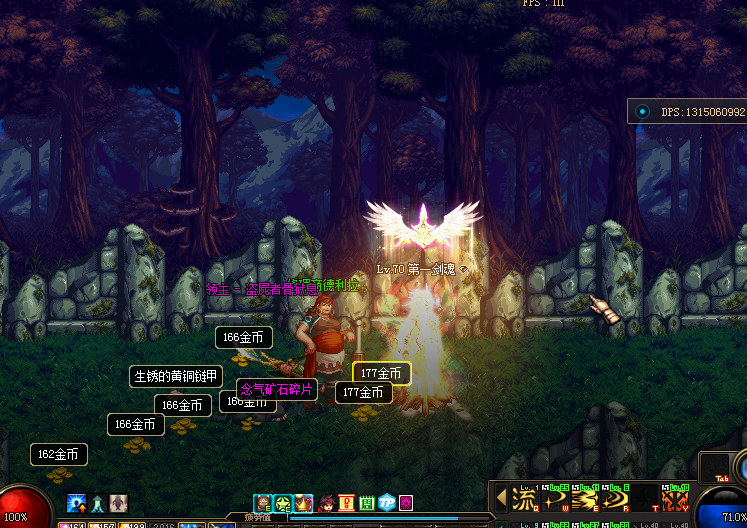Activate the 流 skill on Q
747x528 pixels.
click(524, 498)
